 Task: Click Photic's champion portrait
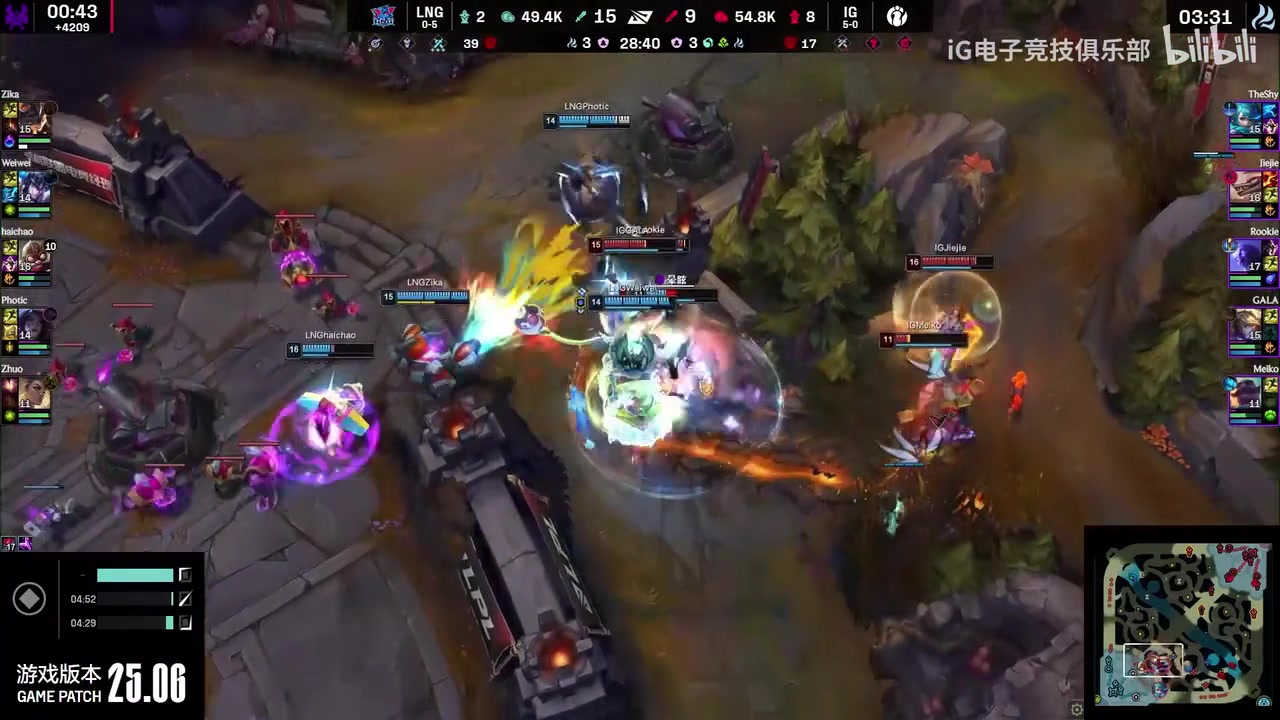coord(35,325)
